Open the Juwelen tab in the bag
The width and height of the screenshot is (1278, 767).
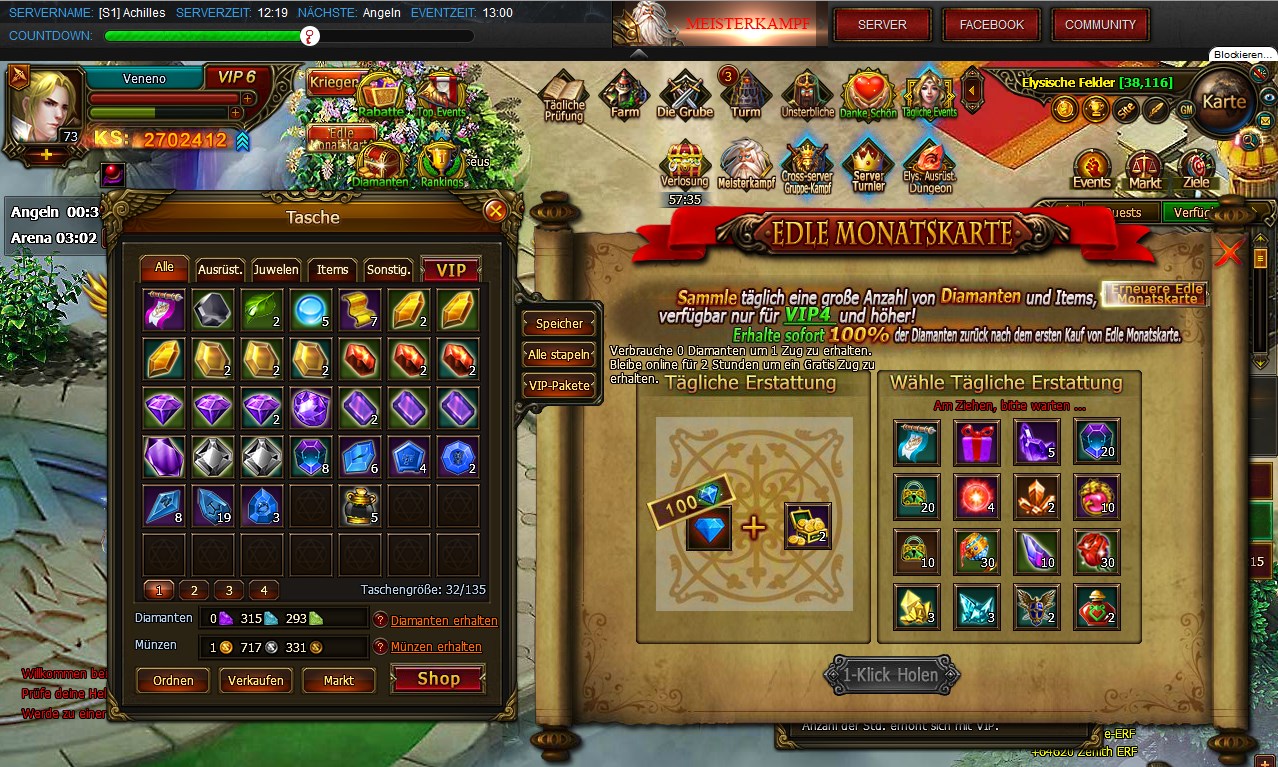click(276, 270)
